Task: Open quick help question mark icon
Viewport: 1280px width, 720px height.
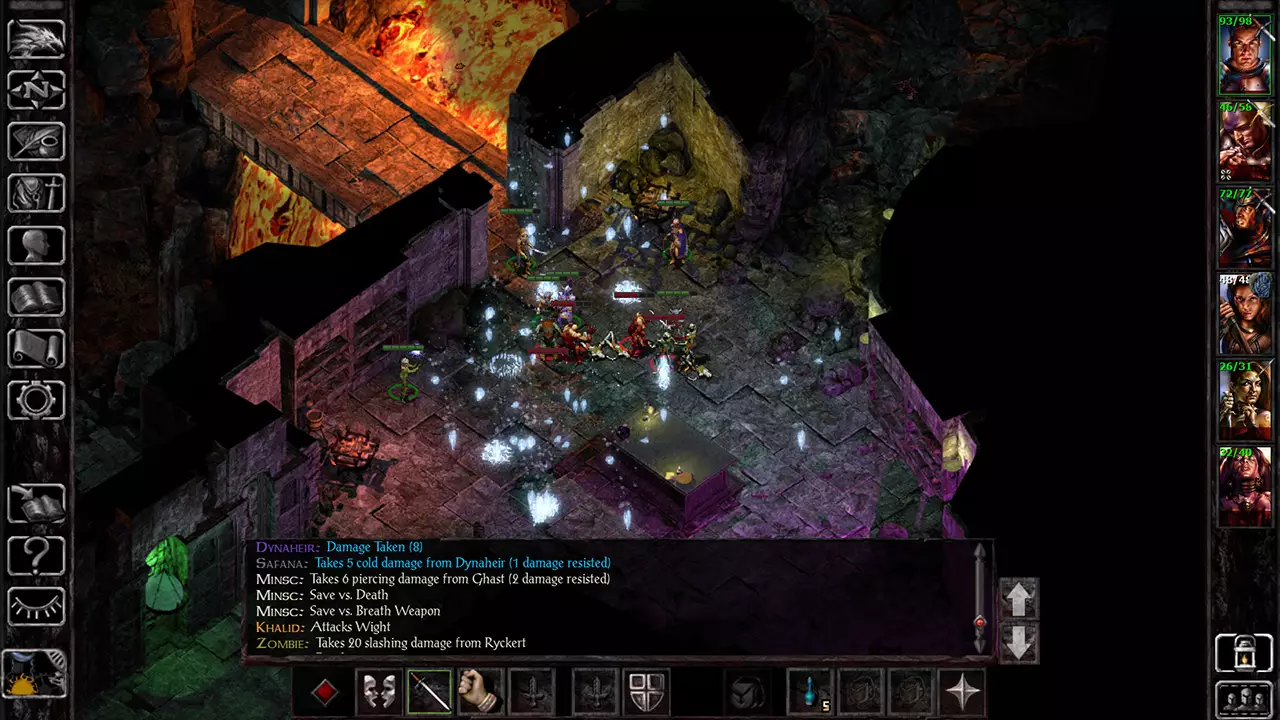Action: [36, 555]
